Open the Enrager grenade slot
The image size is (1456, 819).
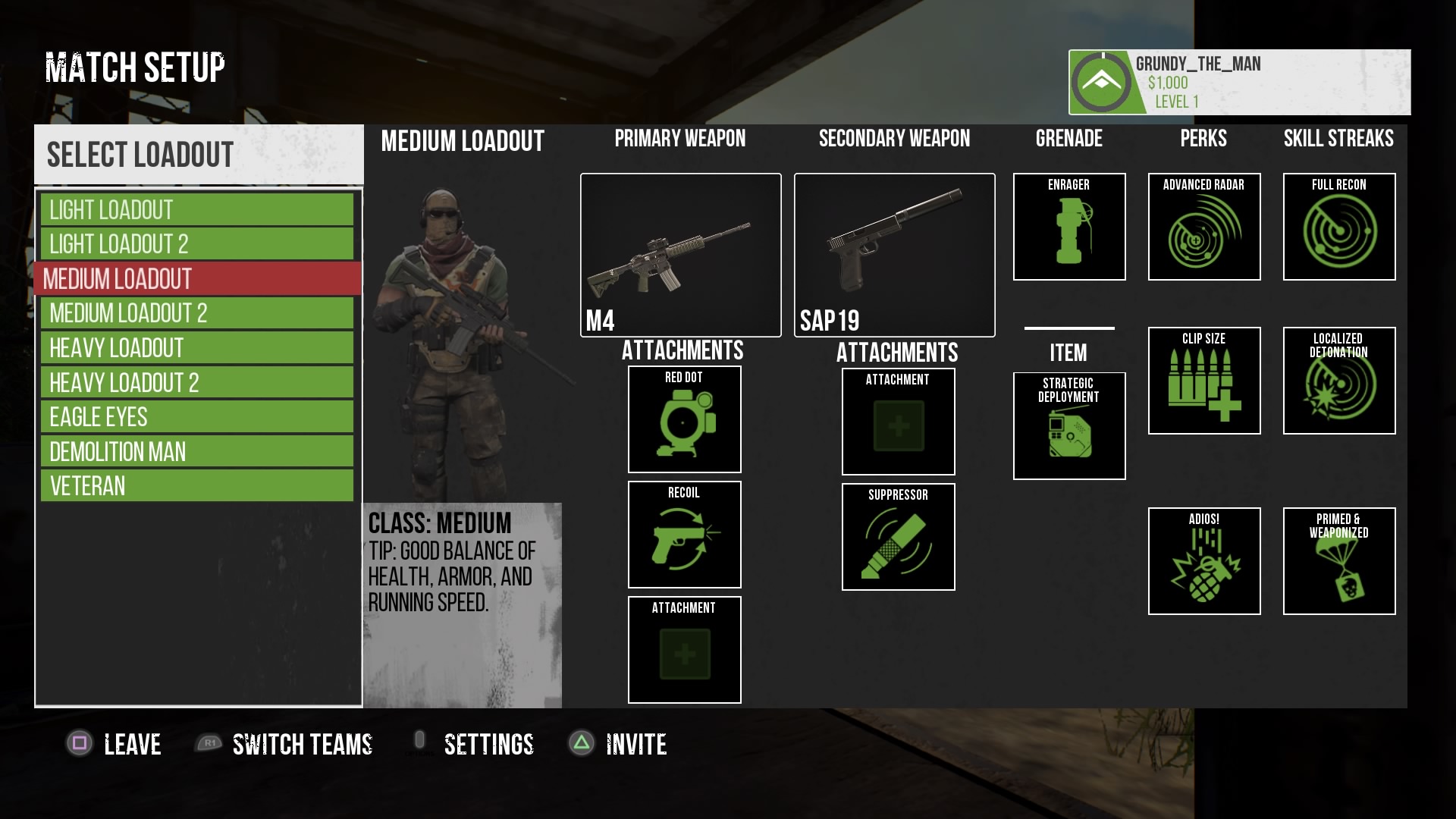click(x=1069, y=227)
